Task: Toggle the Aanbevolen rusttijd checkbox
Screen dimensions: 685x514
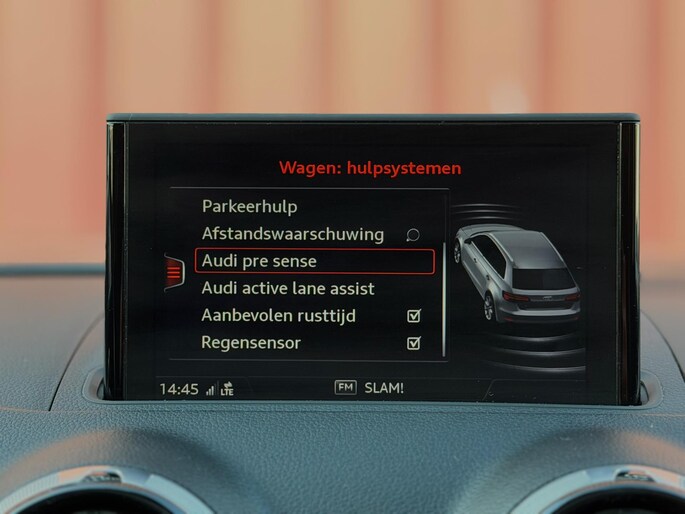Action: 414,316
